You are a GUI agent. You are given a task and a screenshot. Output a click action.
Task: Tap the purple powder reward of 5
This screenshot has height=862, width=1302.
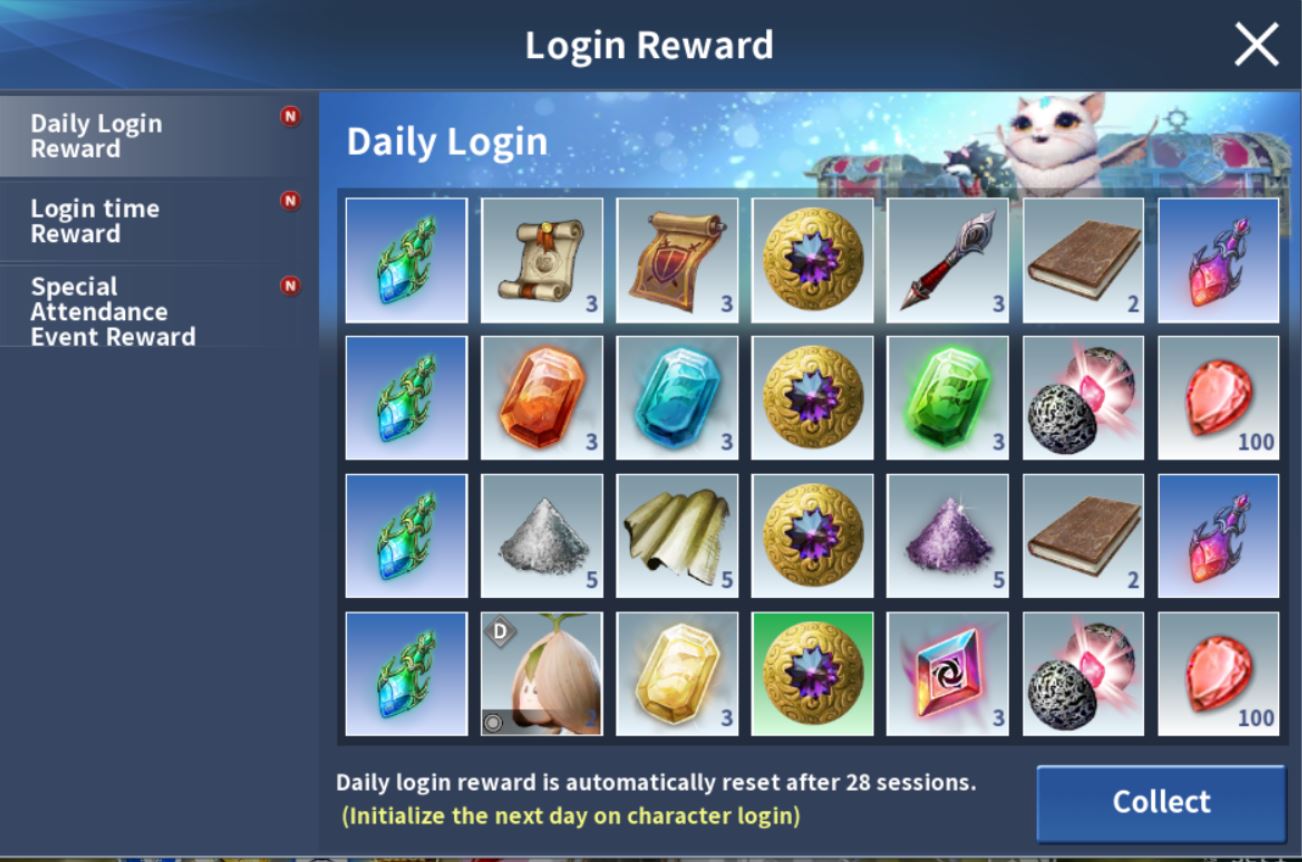[x=946, y=537]
